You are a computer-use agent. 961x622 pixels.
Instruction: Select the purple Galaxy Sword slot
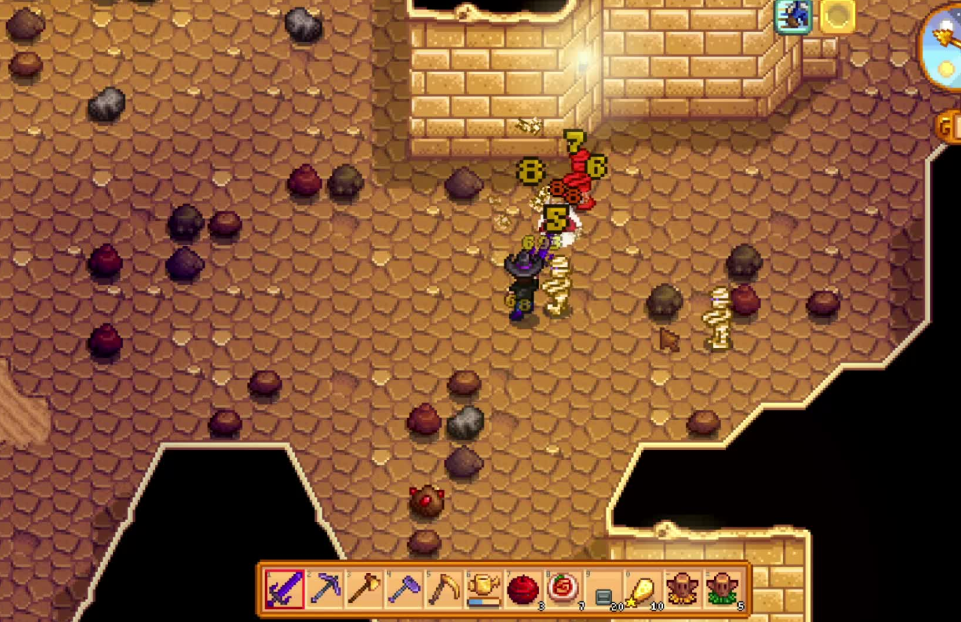[x=285, y=590]
